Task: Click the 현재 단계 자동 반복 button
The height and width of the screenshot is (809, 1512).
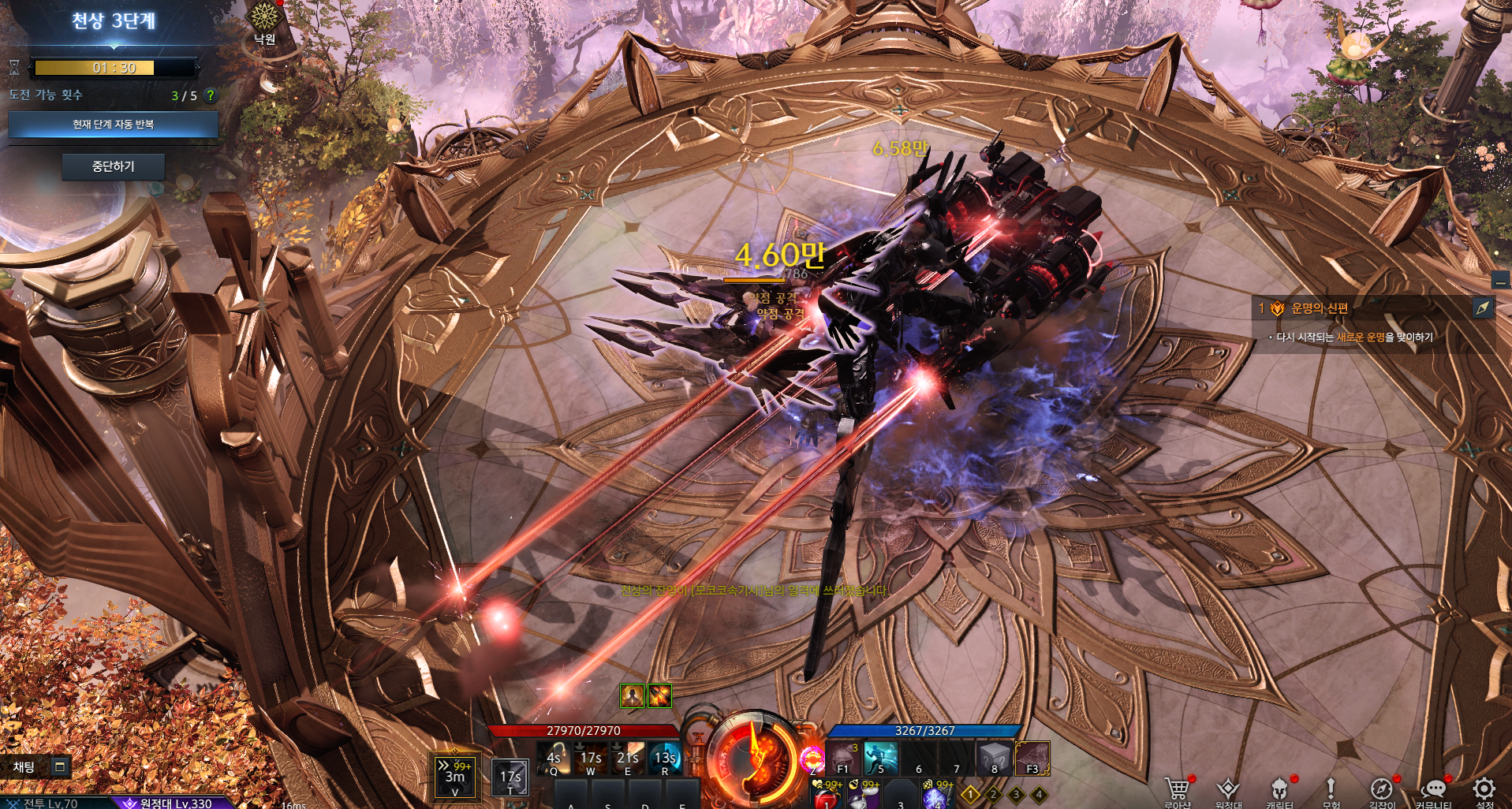Action: click(113, 125)
